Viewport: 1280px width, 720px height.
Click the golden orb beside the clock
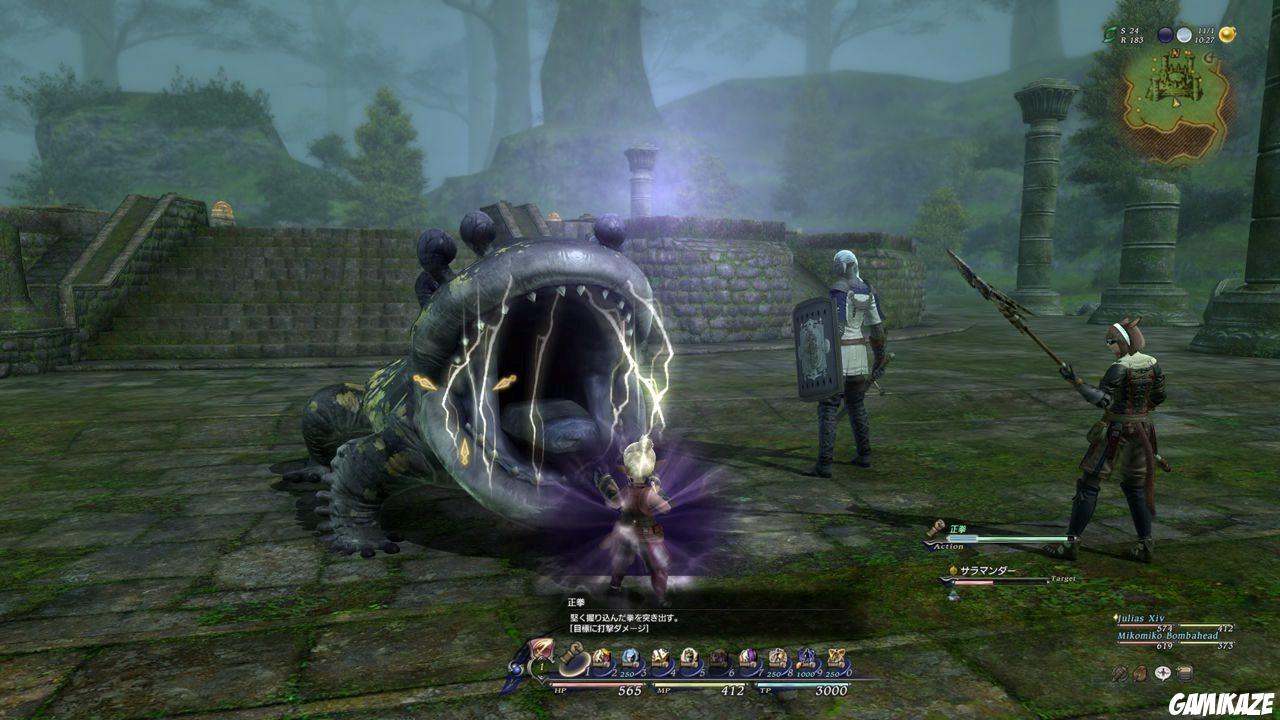pos(1227,34)
